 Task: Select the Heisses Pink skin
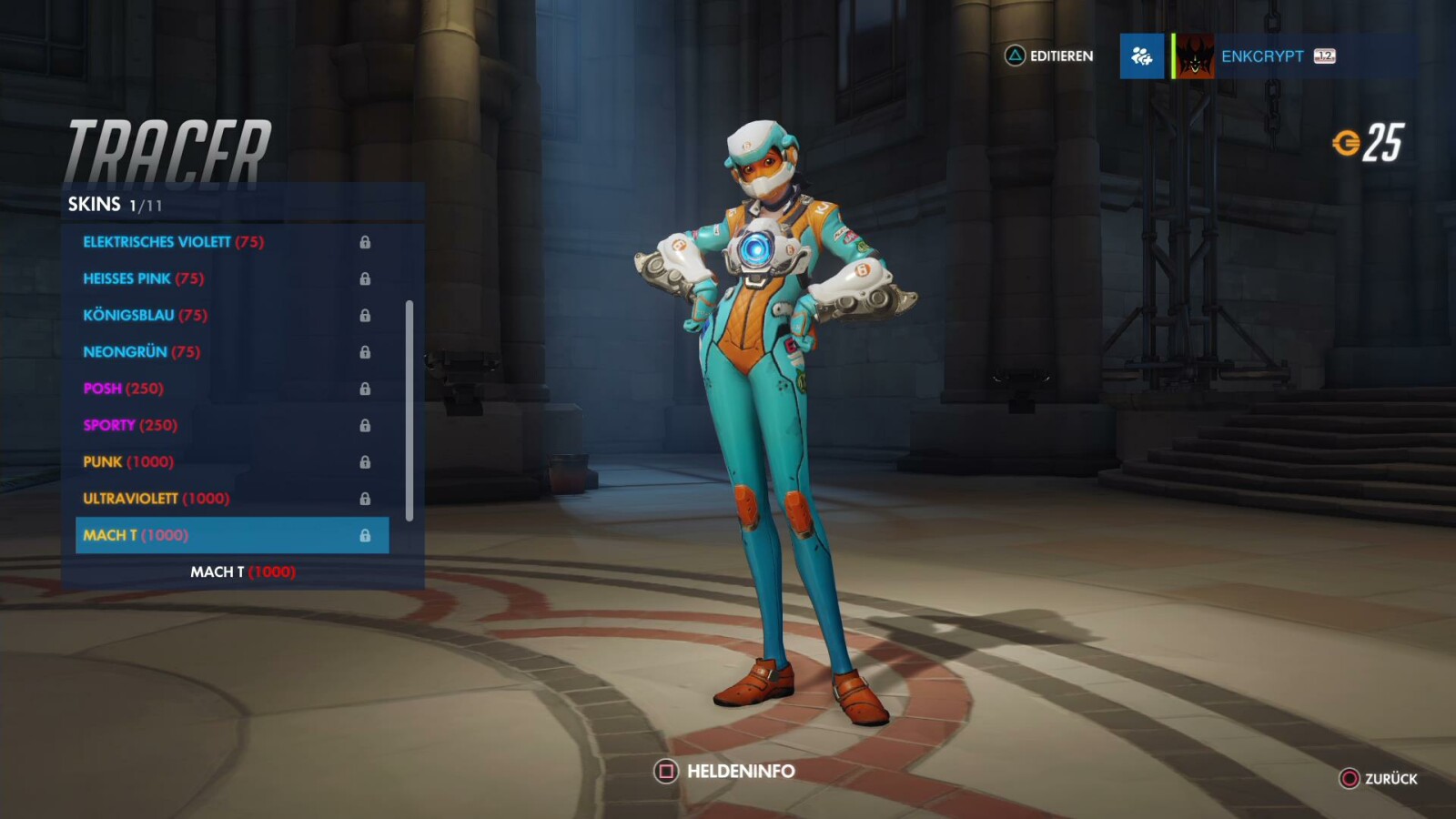(143, 278)
